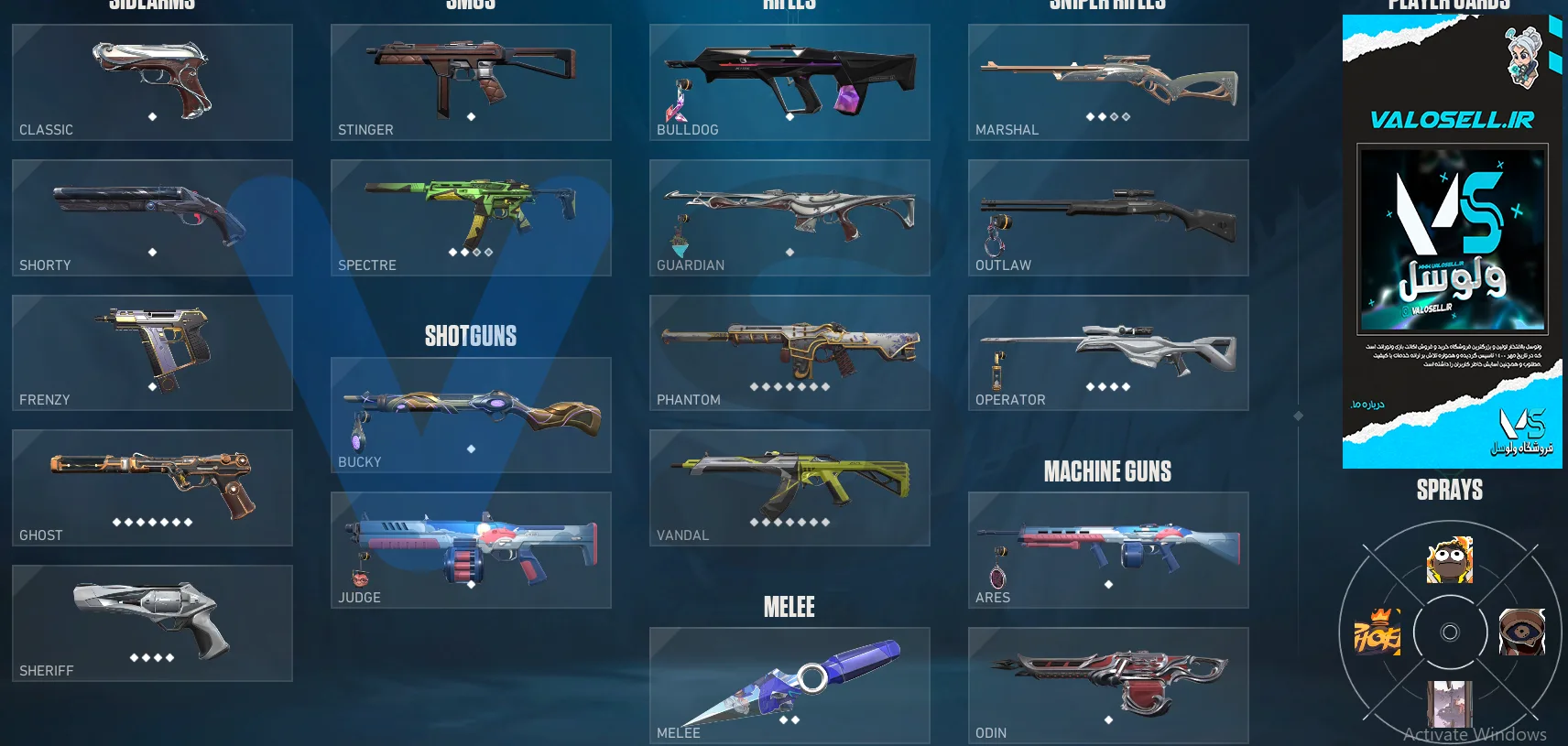Select the Phantom rifle slot

coord(789,352)
